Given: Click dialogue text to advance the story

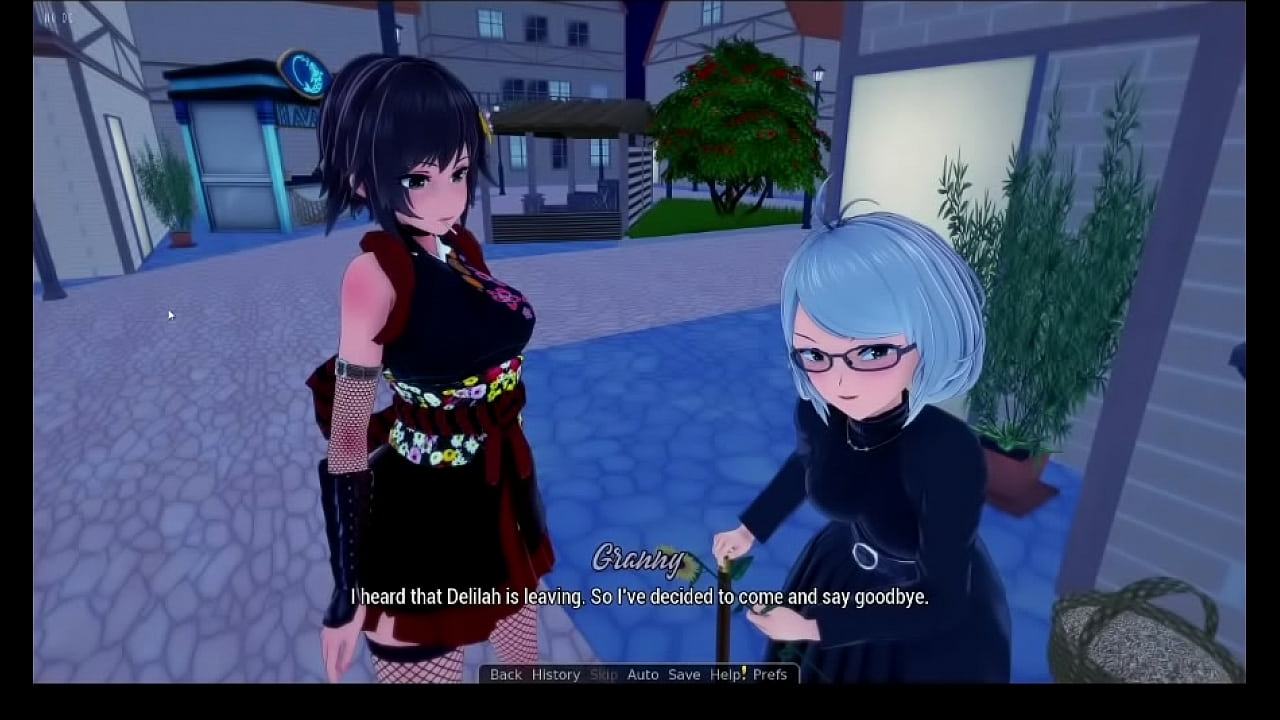Looking at the screenshot, I should pyautogui.click(x=638, y=599).
